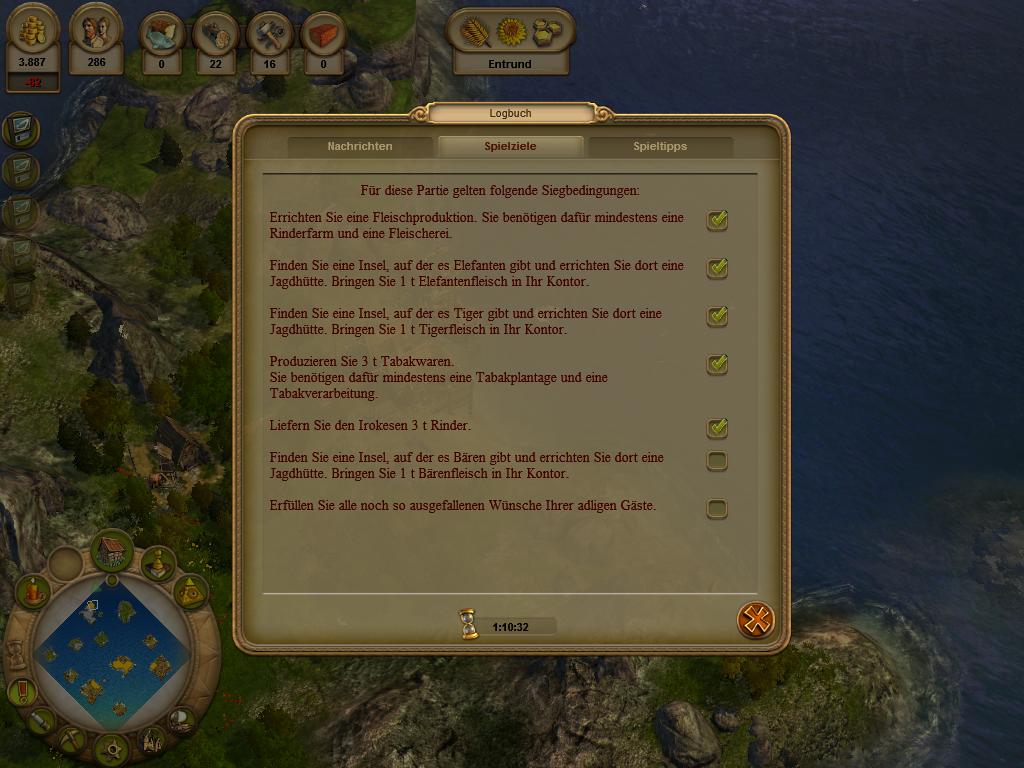The height and width of the screenshot is (768, 1024).
Task: Open the red exclamation mark icon
Action: click(x=21, y=692)
